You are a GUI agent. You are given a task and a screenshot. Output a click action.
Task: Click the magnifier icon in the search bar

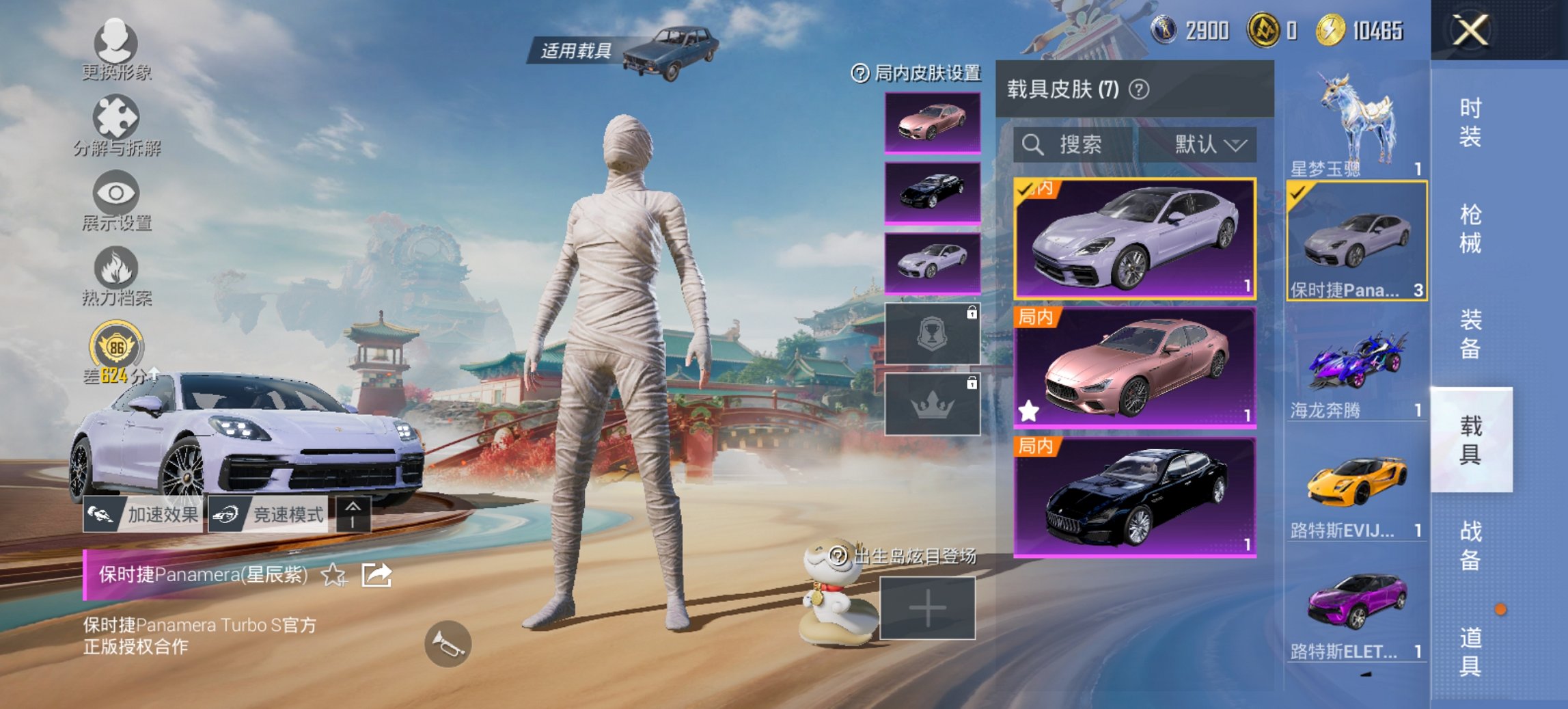coord(1032,146)
